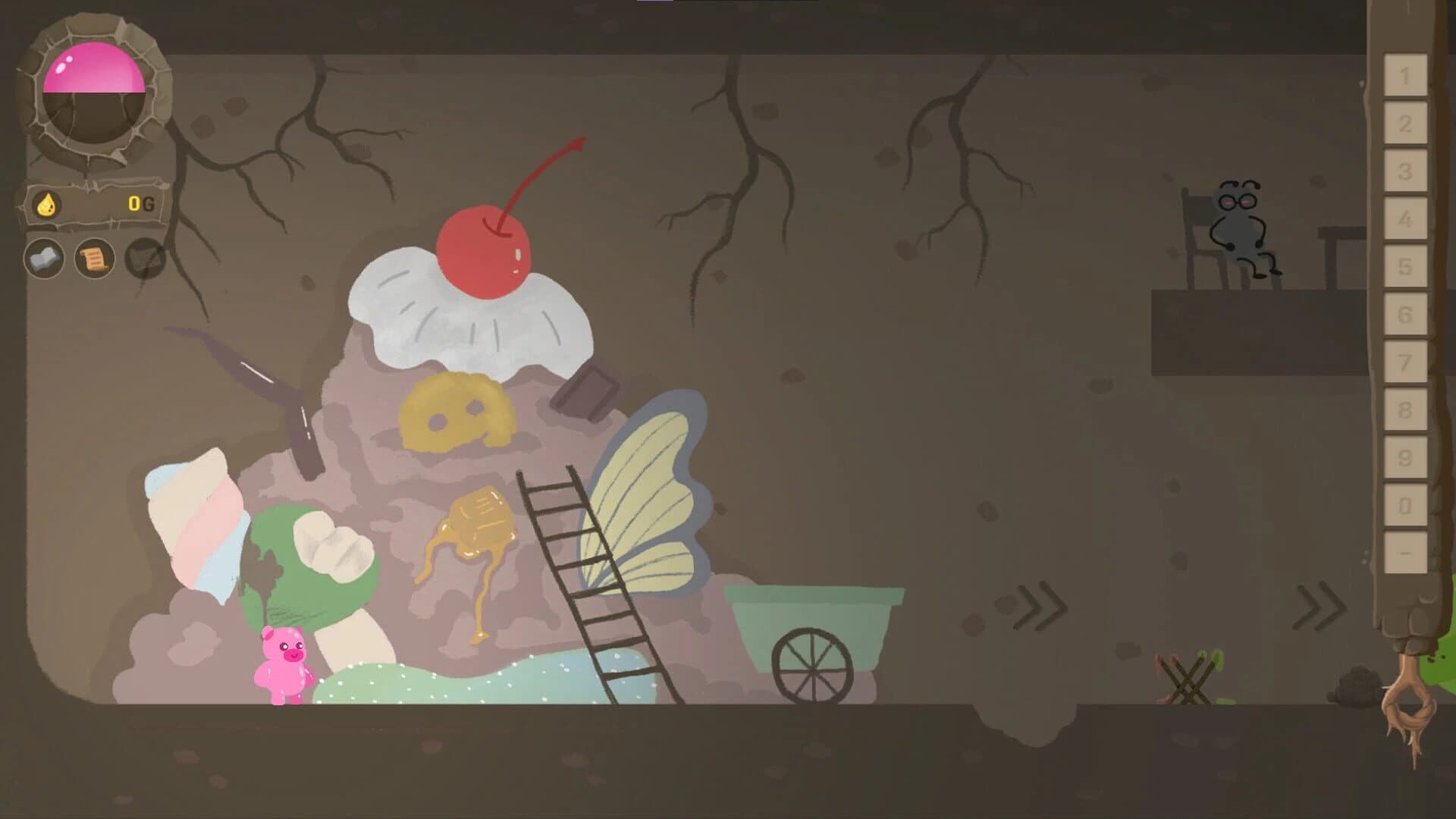Click the 0 G gold counter text
Screen dimensions: 1456x819
(x=141, y=203)
